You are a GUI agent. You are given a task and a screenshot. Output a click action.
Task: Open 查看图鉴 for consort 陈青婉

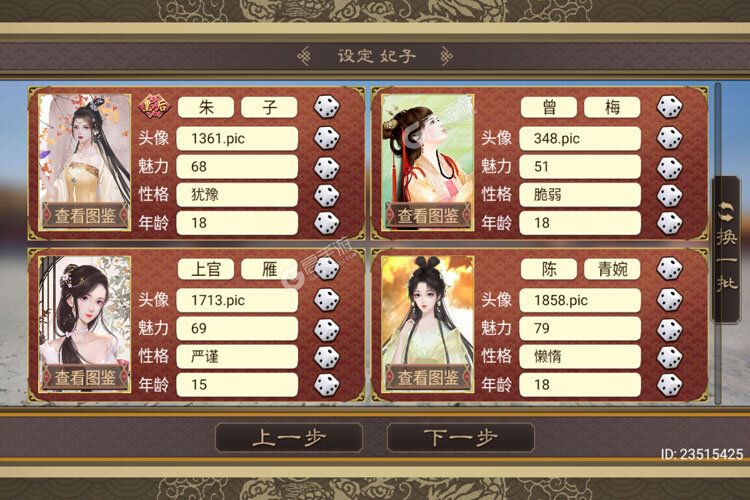click(x=426, y=377)
